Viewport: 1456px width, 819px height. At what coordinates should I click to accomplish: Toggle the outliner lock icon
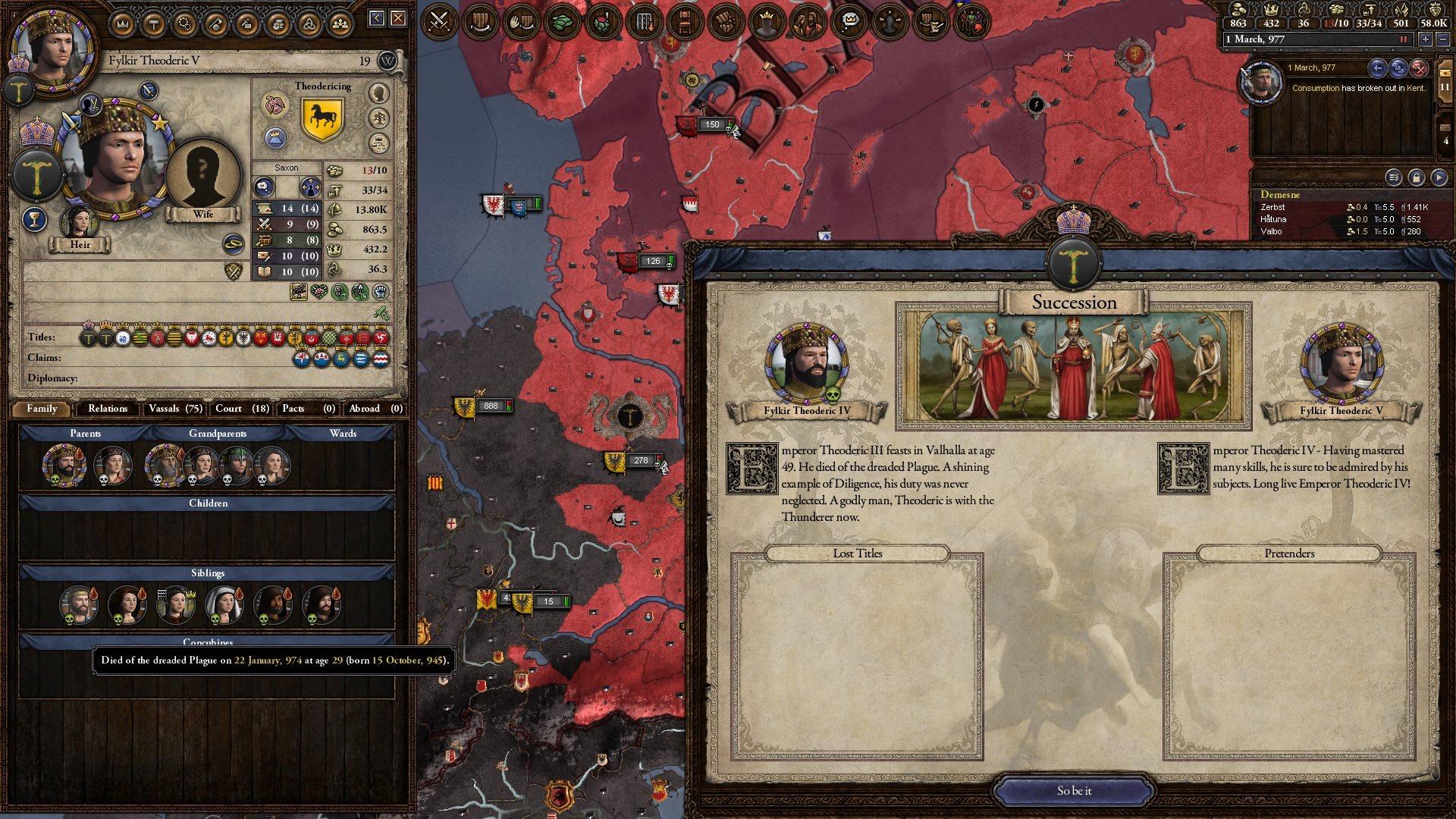(x=1417, y=177)
